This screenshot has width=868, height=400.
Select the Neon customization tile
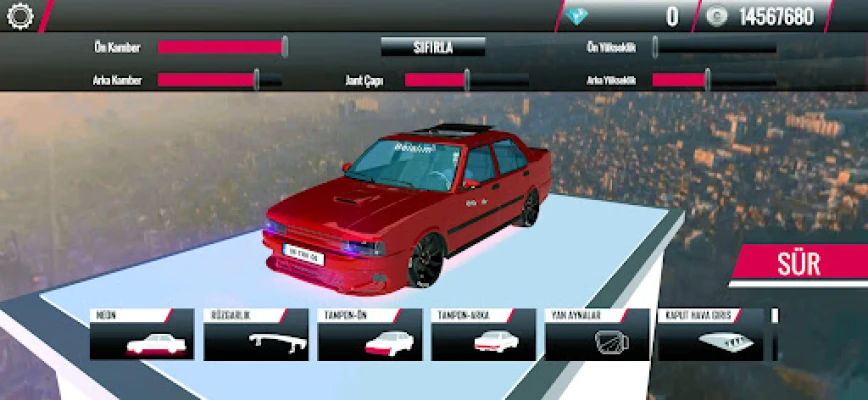coord(142,335)
